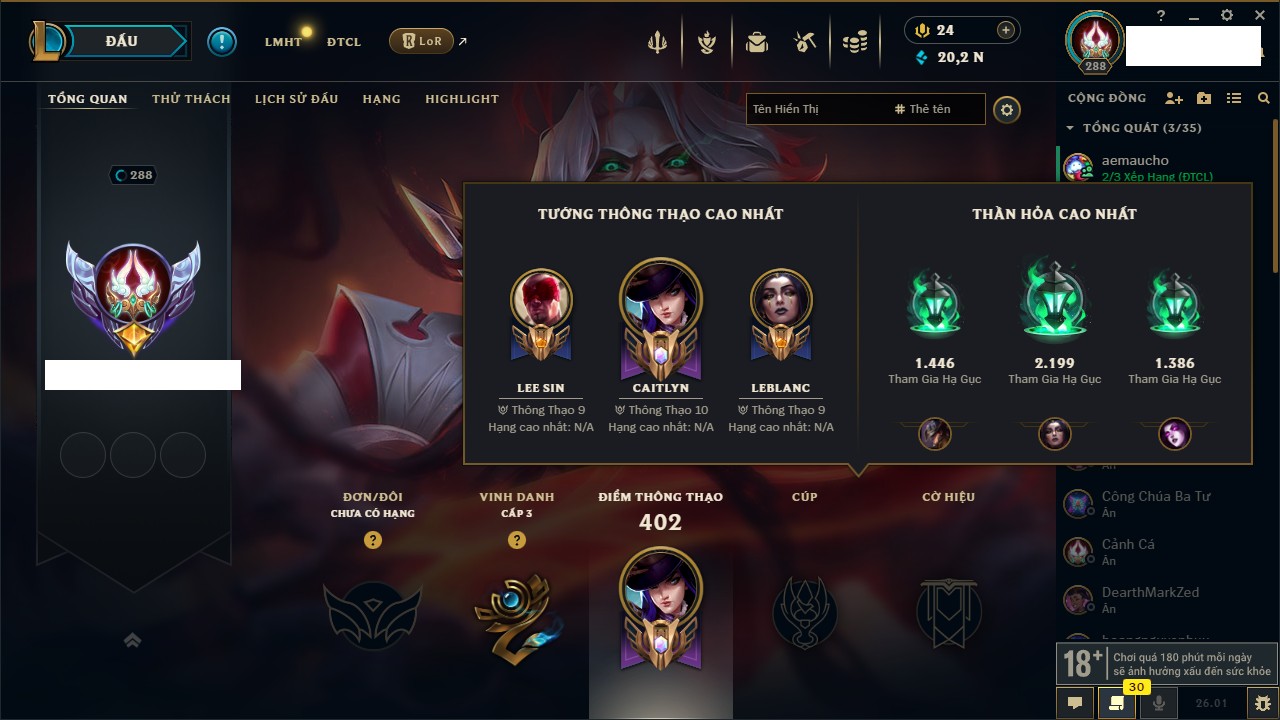This screenshot has height=720, width=1280.
Task: Click the add friend icon
Action: point(1174,98)
